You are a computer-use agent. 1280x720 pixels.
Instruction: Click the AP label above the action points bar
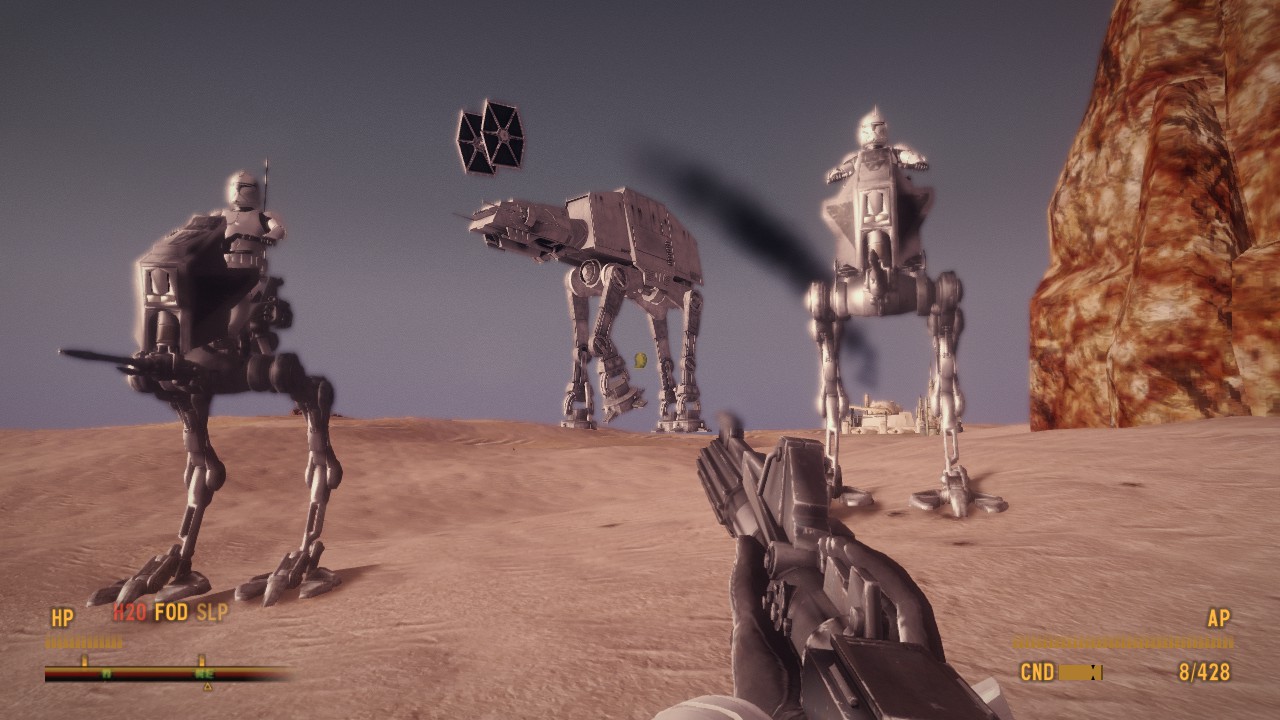(1219, 616)
